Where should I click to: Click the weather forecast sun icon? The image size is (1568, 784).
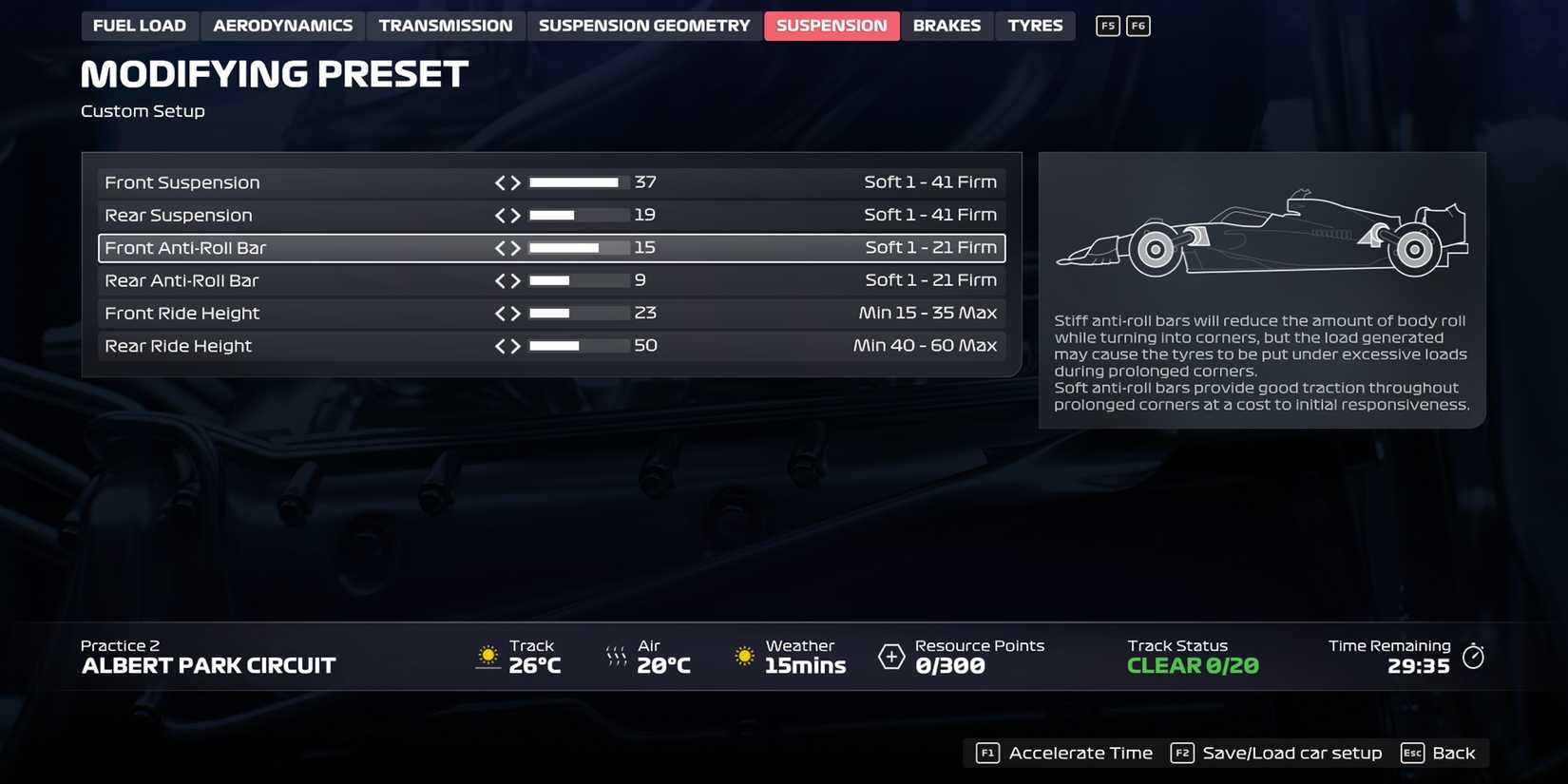coord(743,655)
